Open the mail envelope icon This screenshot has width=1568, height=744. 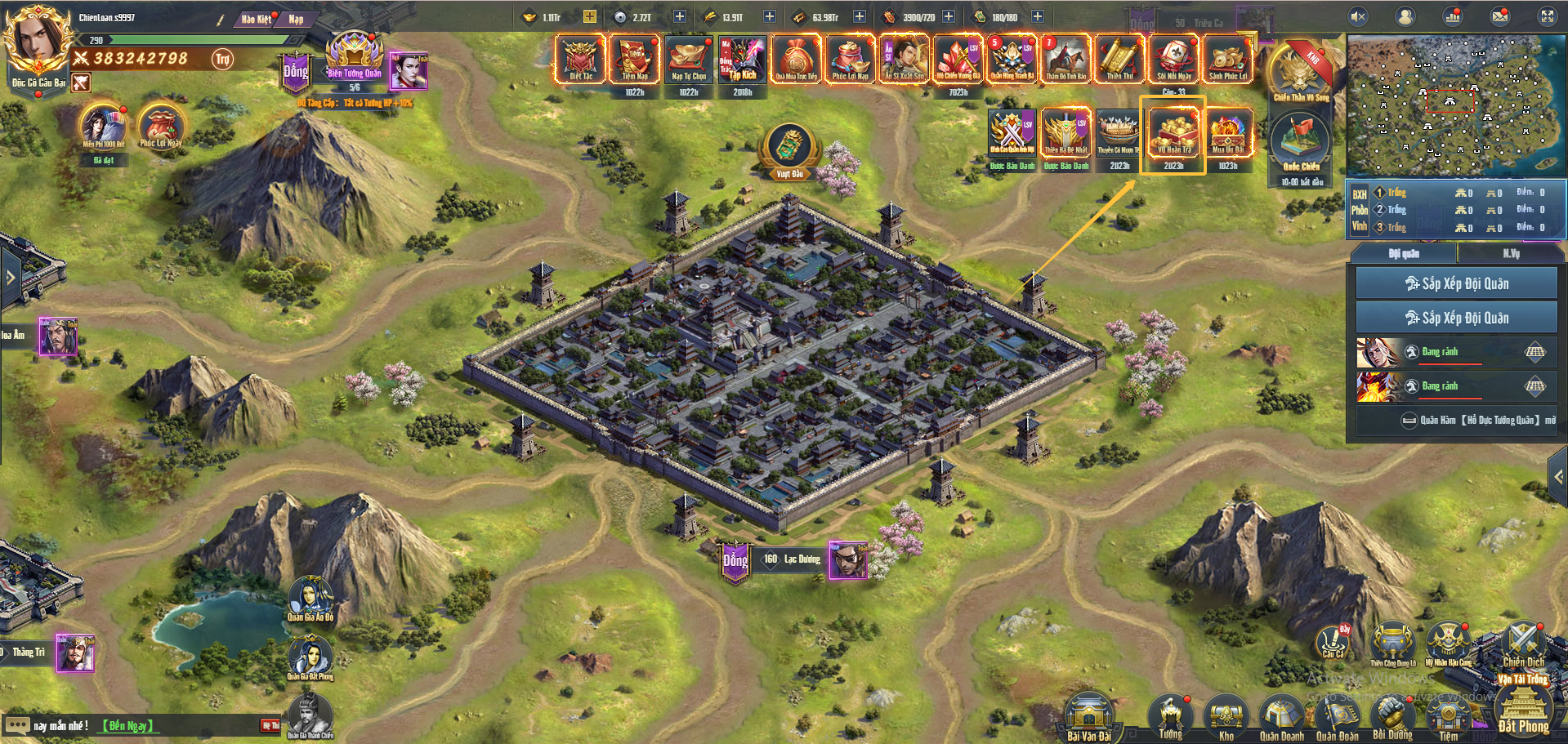1500,16
